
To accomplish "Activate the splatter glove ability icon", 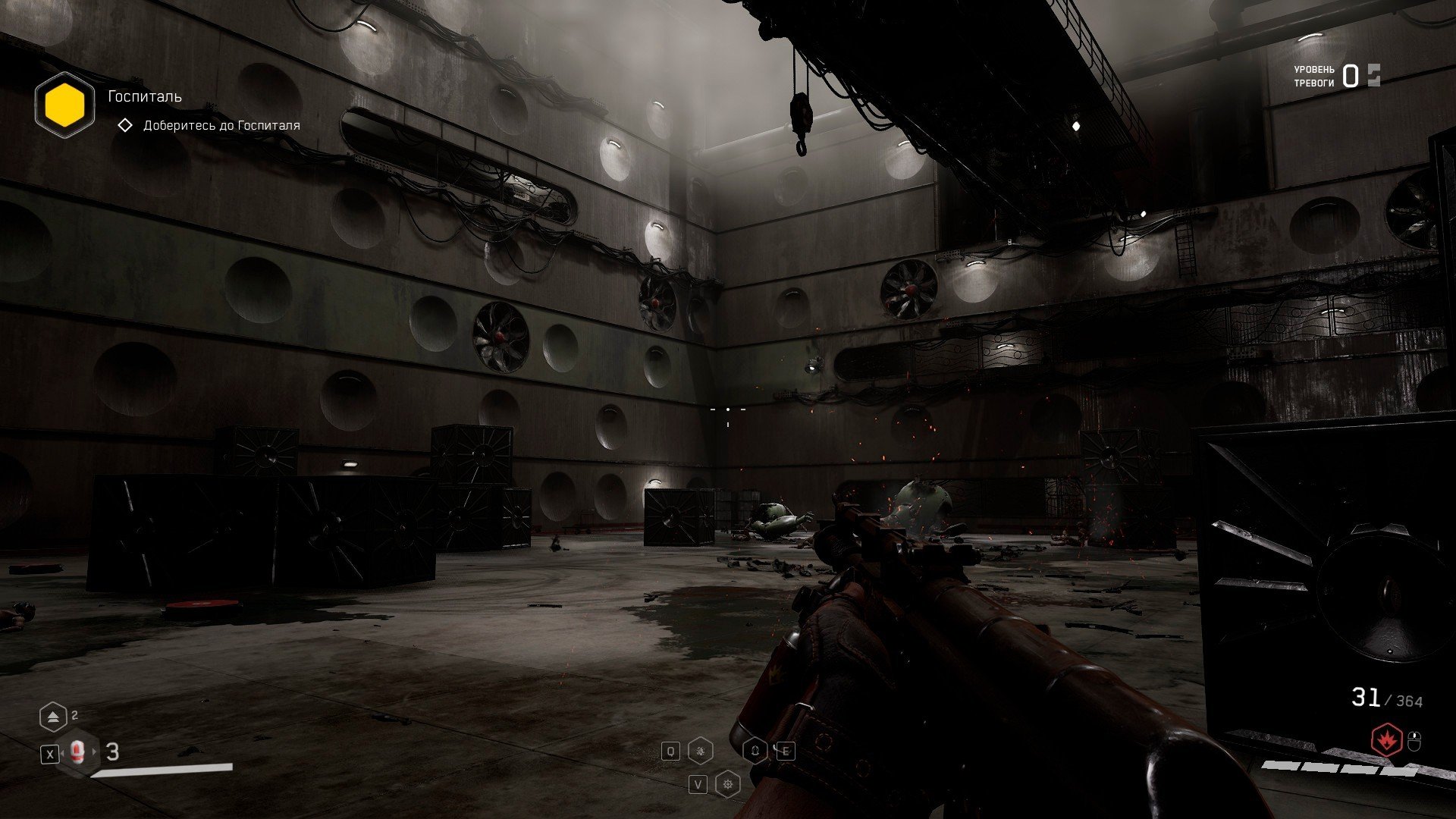I will click(701, 752).
